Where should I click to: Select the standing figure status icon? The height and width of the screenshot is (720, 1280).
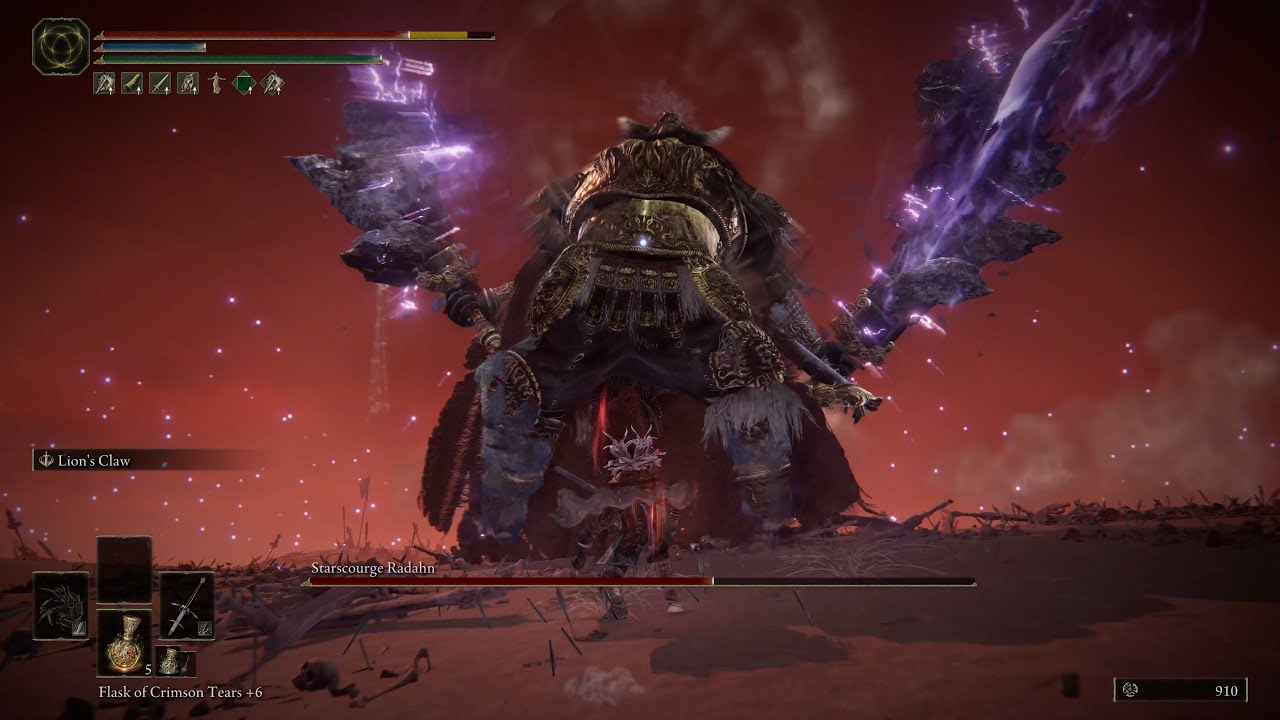[x=216, y=84]
